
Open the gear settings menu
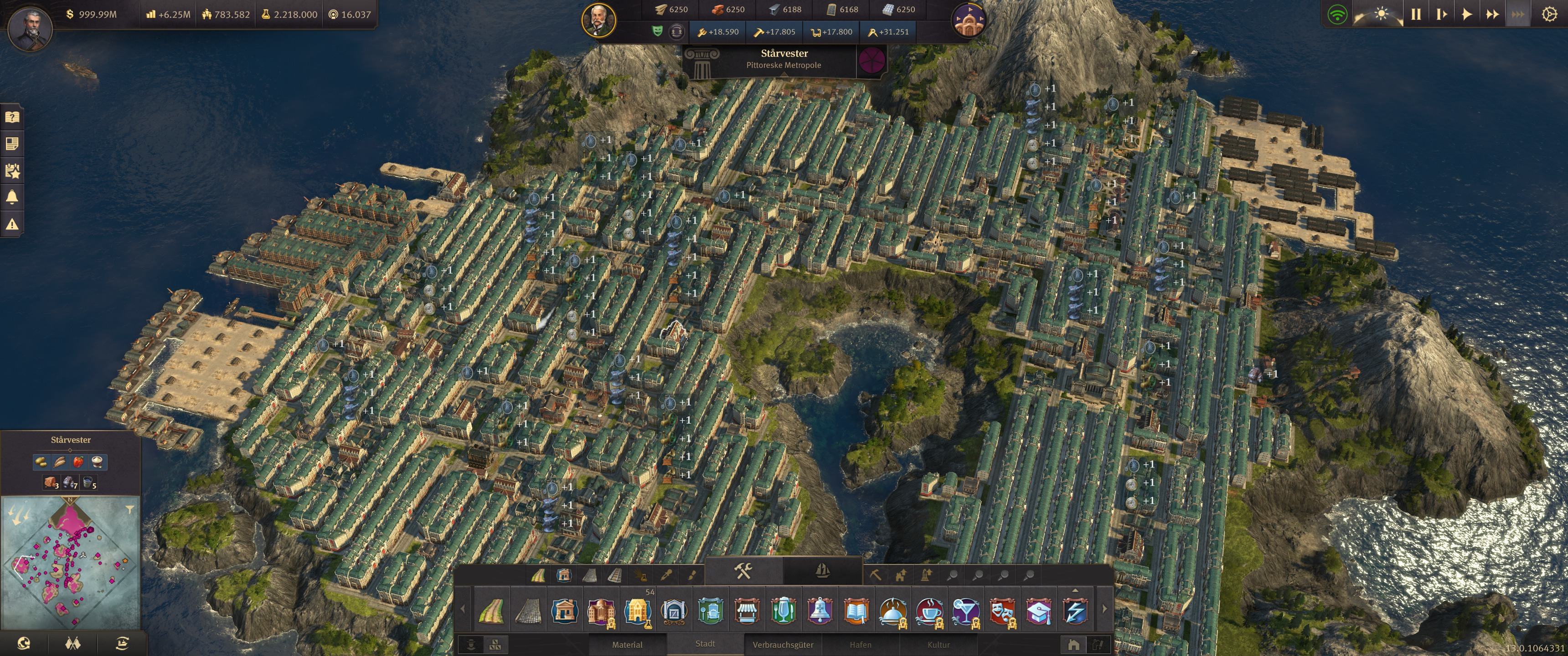point(1549,15)
